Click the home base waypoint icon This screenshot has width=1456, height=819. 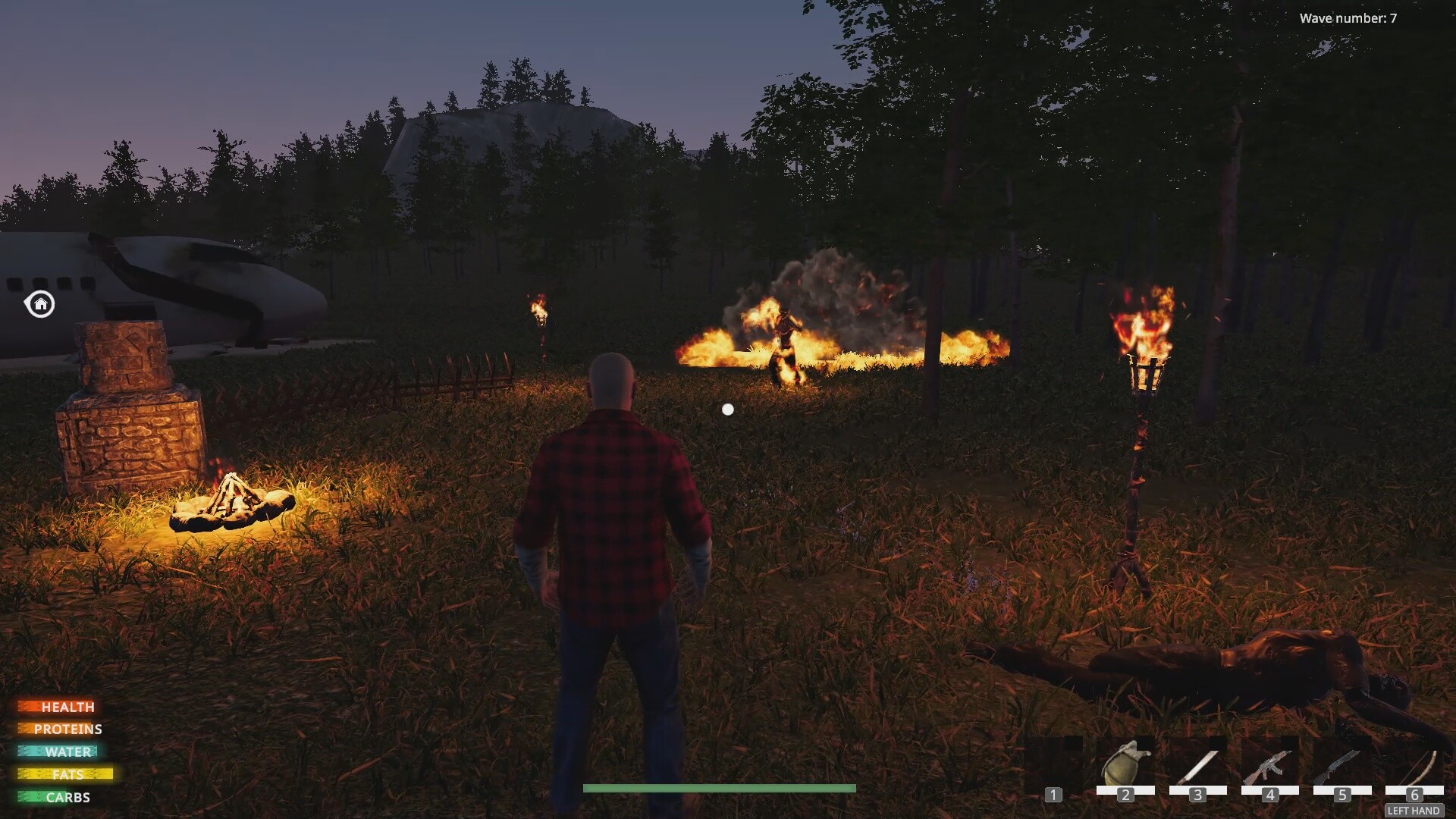40,303
